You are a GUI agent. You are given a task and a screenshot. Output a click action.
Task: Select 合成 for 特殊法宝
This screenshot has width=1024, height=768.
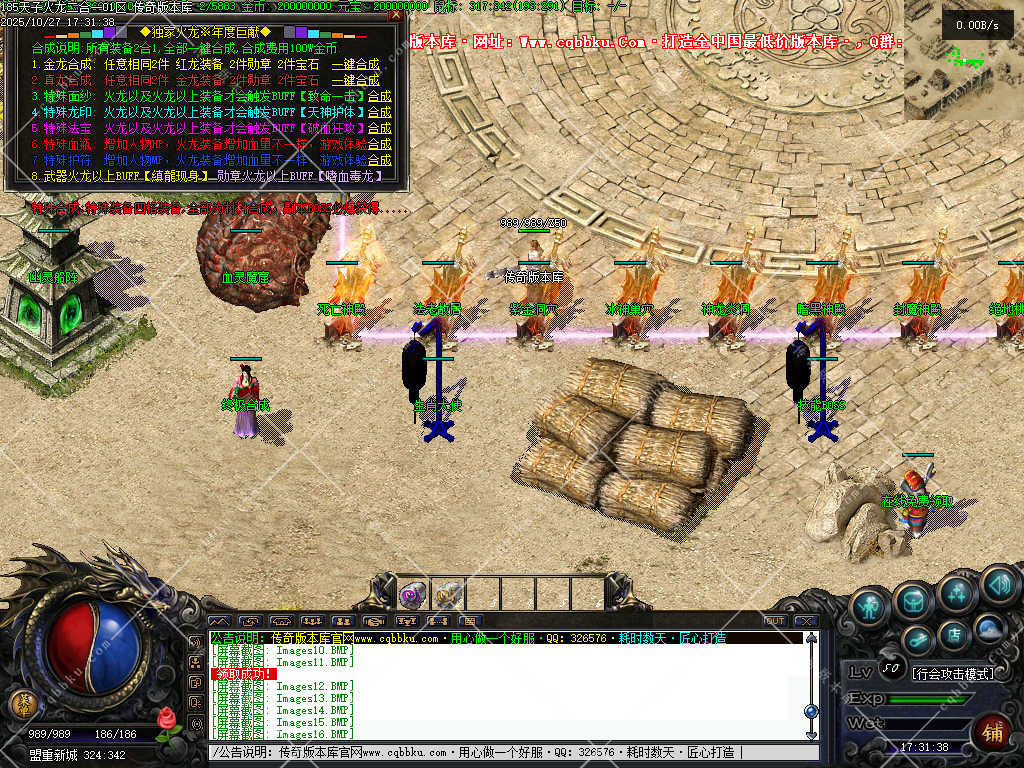click(x=379, y=128)
